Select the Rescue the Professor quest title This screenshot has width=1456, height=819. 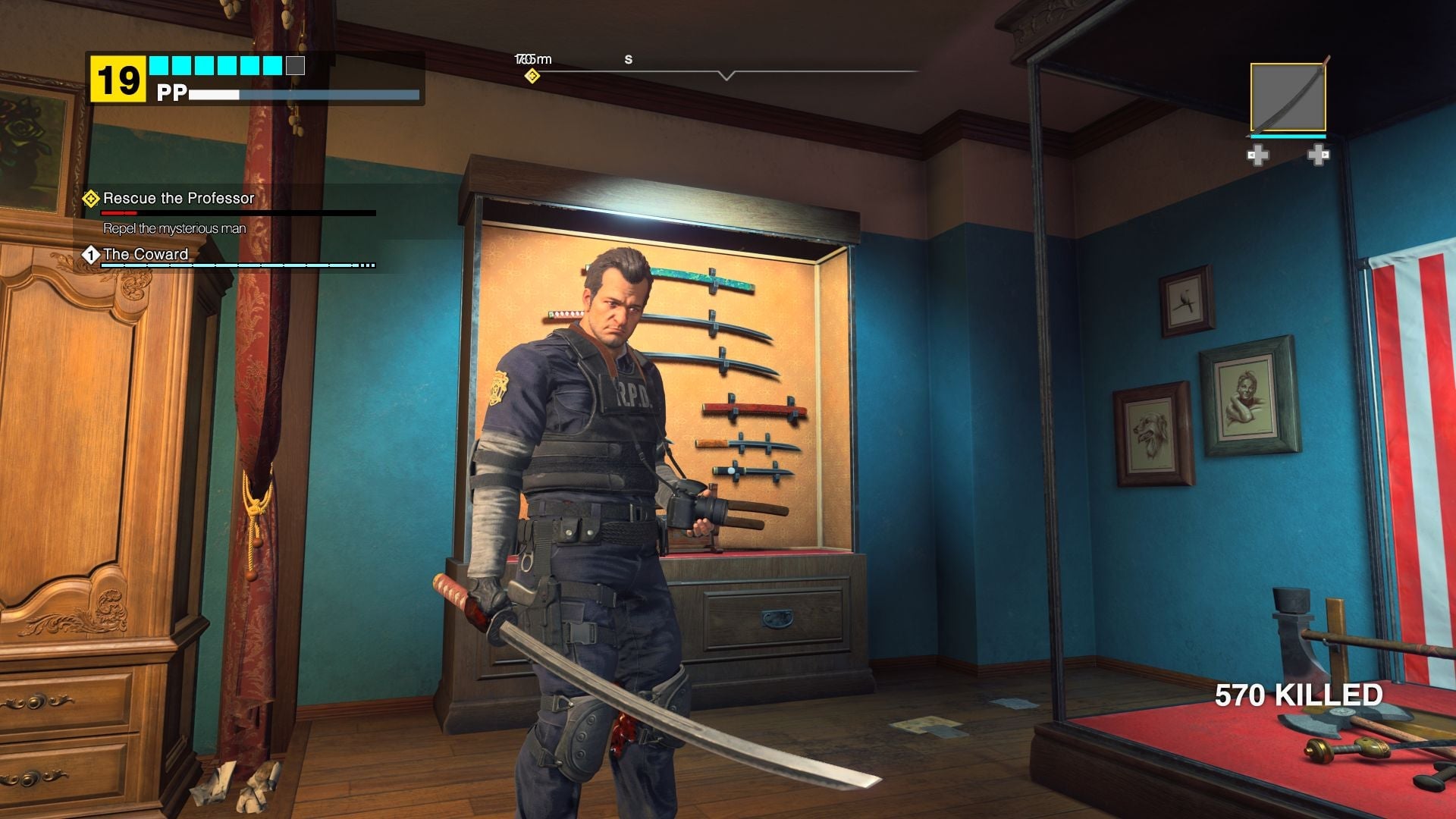tap(179, 199)
